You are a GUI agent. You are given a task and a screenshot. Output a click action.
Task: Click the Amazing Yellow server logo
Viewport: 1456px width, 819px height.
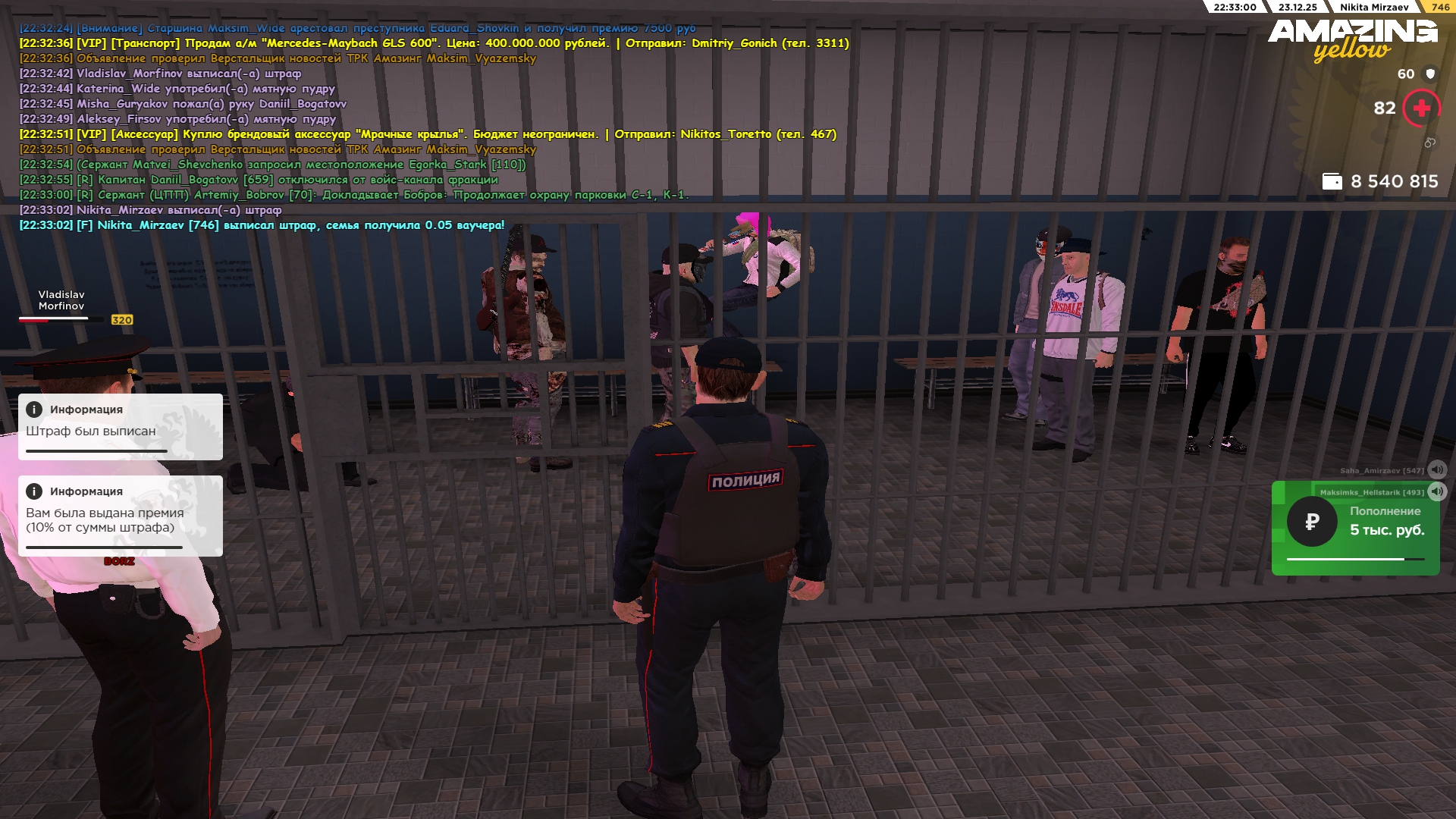coord(1352,39)
